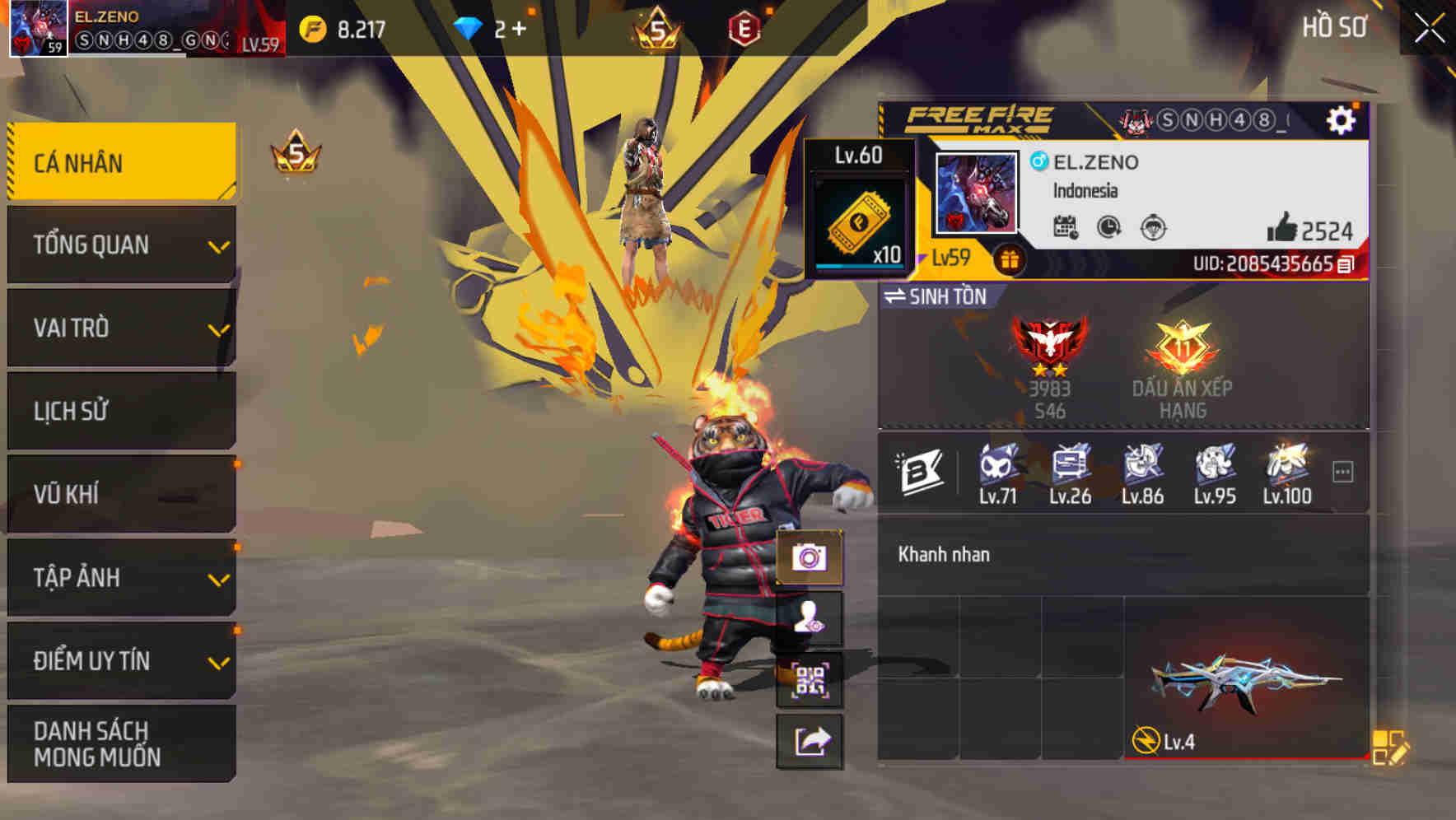The image size is (1456, 820).
Task: Expand the TẬP ẢNH section
Action: point(120,578)
